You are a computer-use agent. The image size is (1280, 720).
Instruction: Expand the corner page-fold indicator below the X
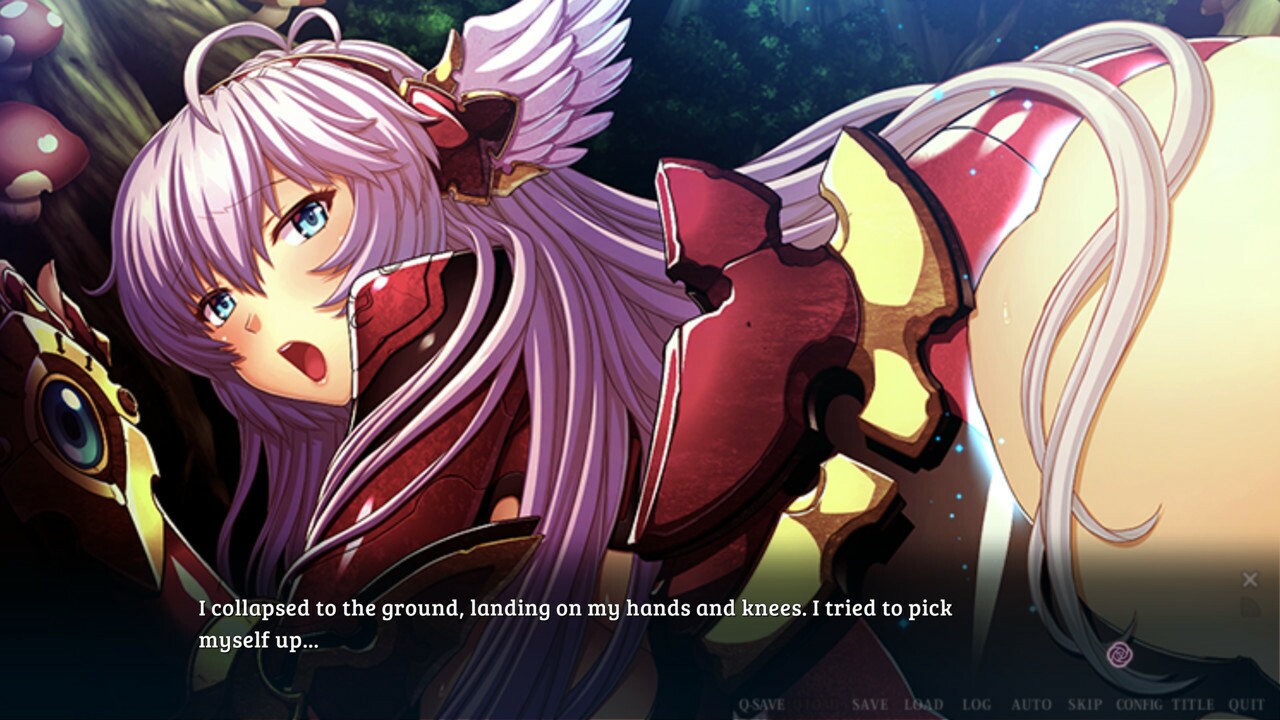(1251, 605)
